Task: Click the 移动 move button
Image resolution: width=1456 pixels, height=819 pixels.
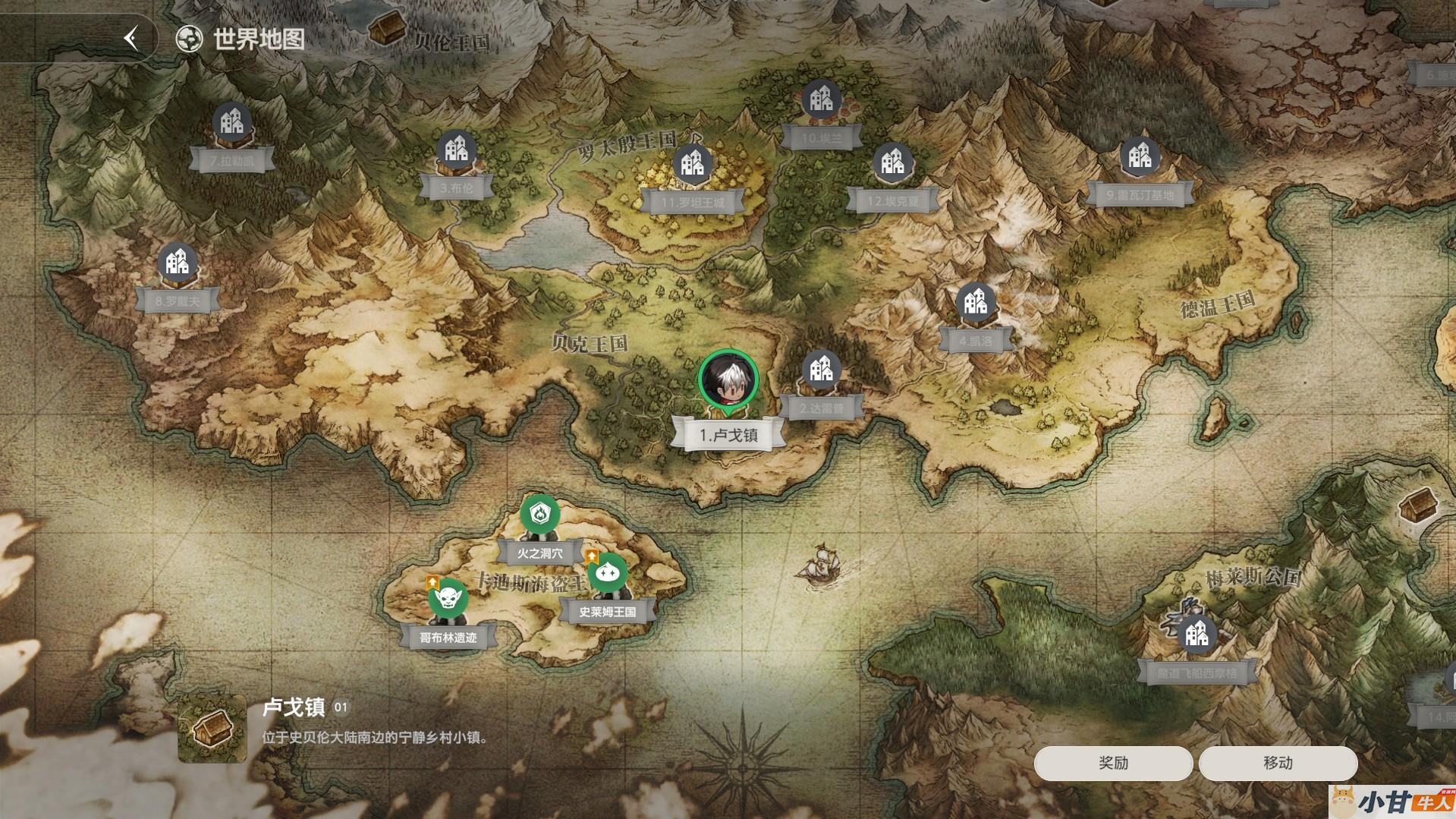Action: pyautogui.click(x=1278, y=763)
